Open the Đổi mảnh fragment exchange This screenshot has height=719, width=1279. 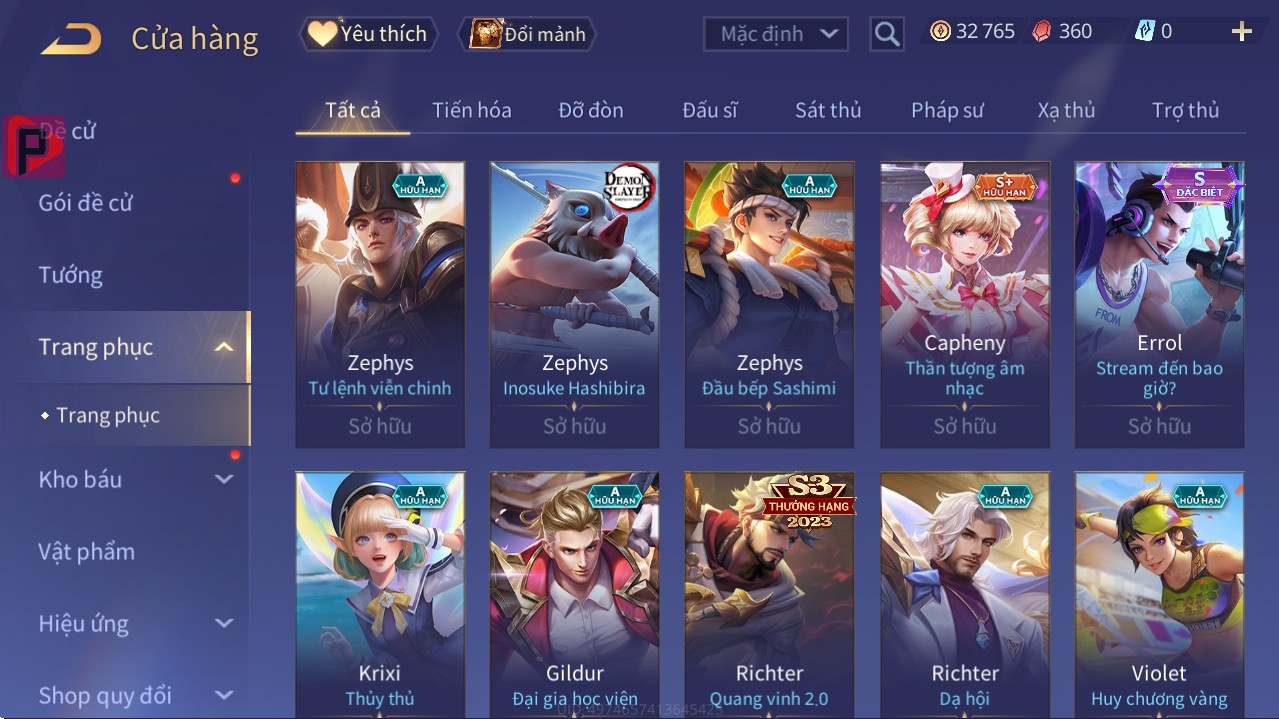pyautogui.click(x=527, y=34)
